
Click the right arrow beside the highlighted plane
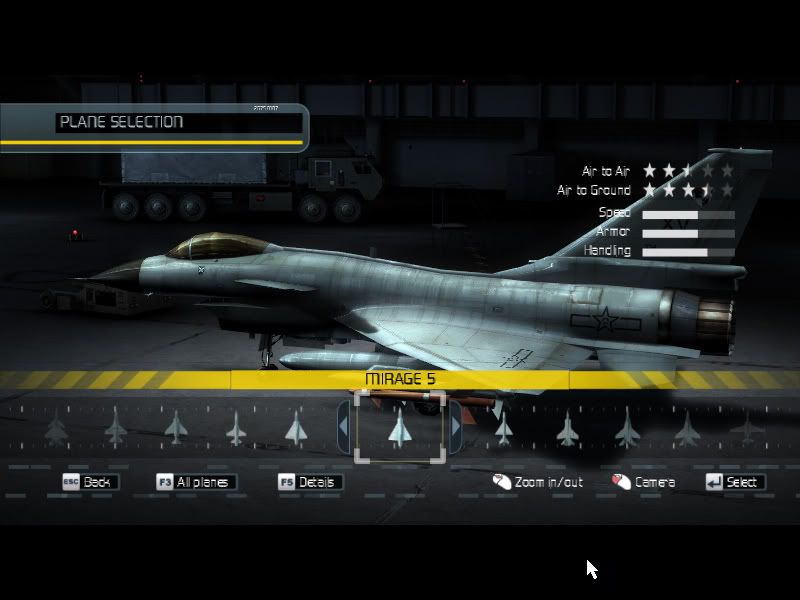456,426
